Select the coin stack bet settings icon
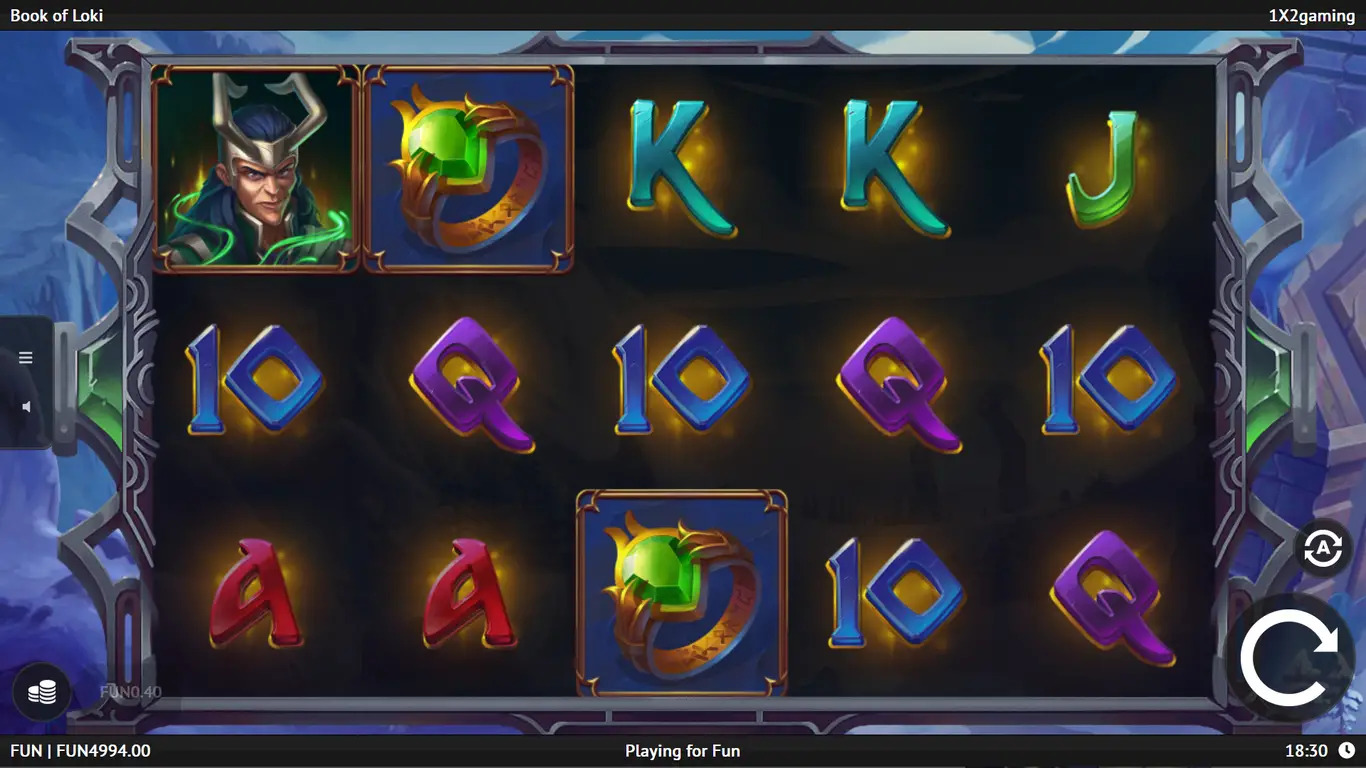Screen dimensions: 1366x768 click(40, 692)
